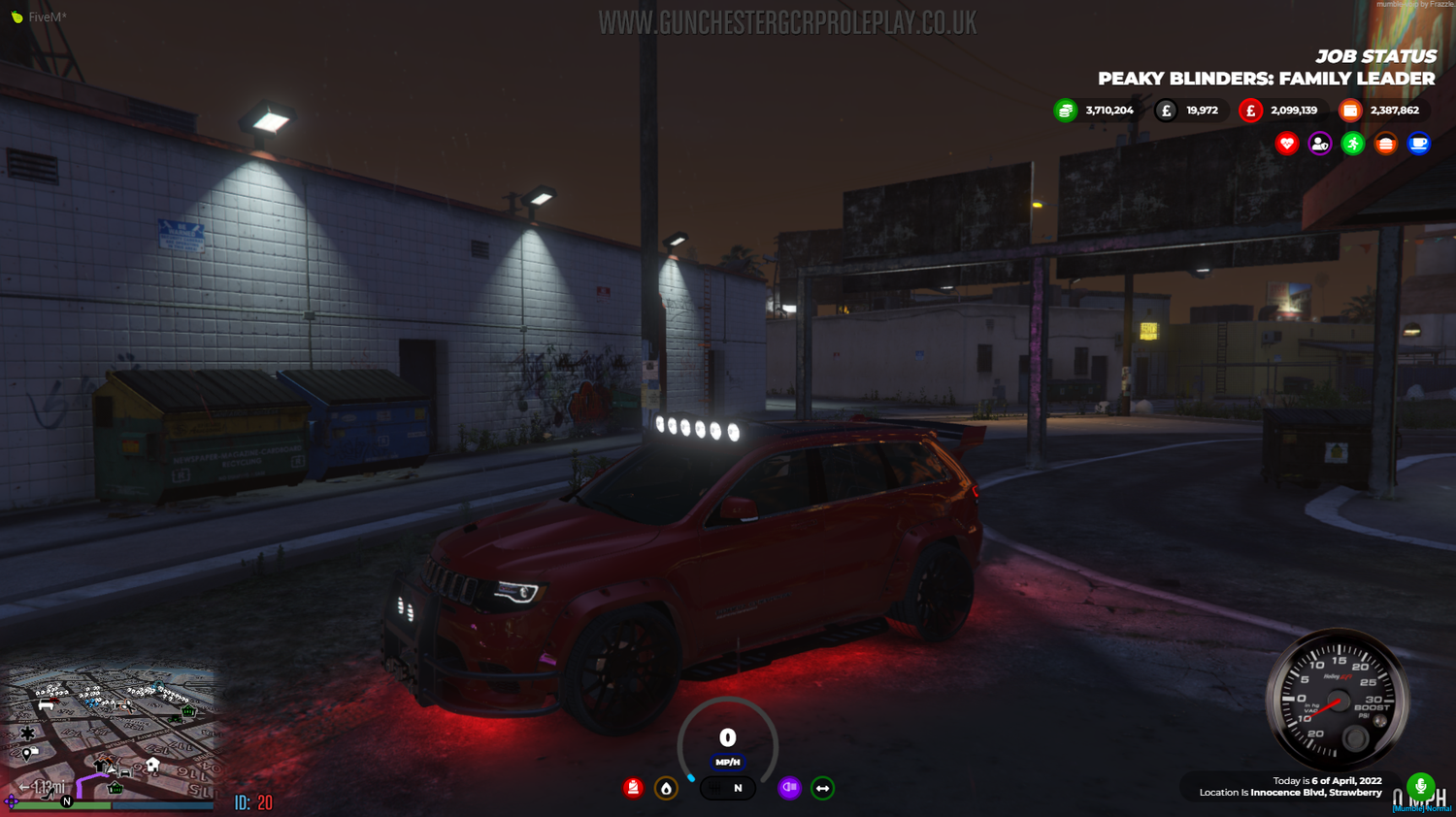
Task: Switch speed units via the MP/H label
Action: click(x=726, y=762)
